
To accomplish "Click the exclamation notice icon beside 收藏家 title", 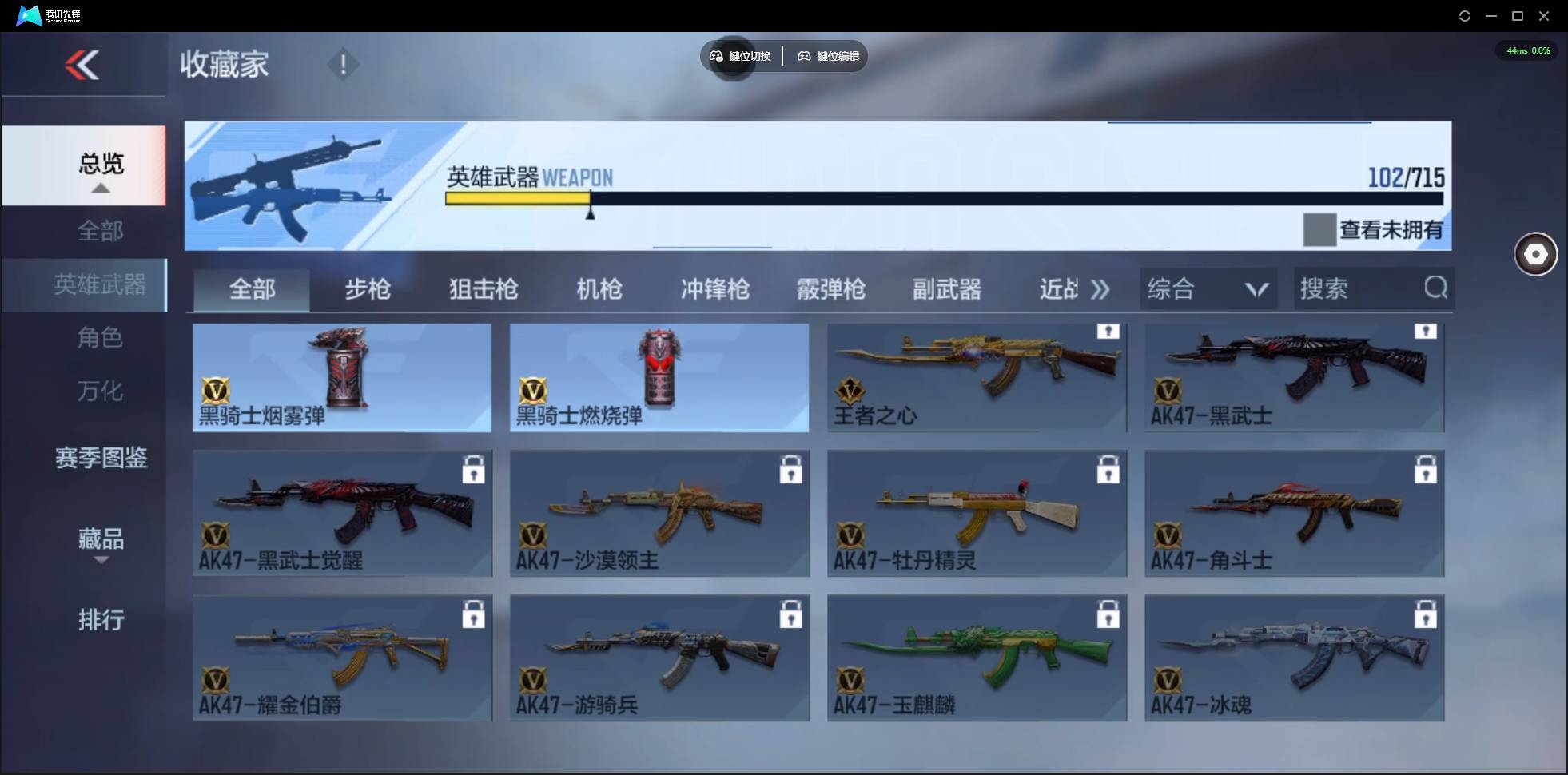I will (343, 64).
